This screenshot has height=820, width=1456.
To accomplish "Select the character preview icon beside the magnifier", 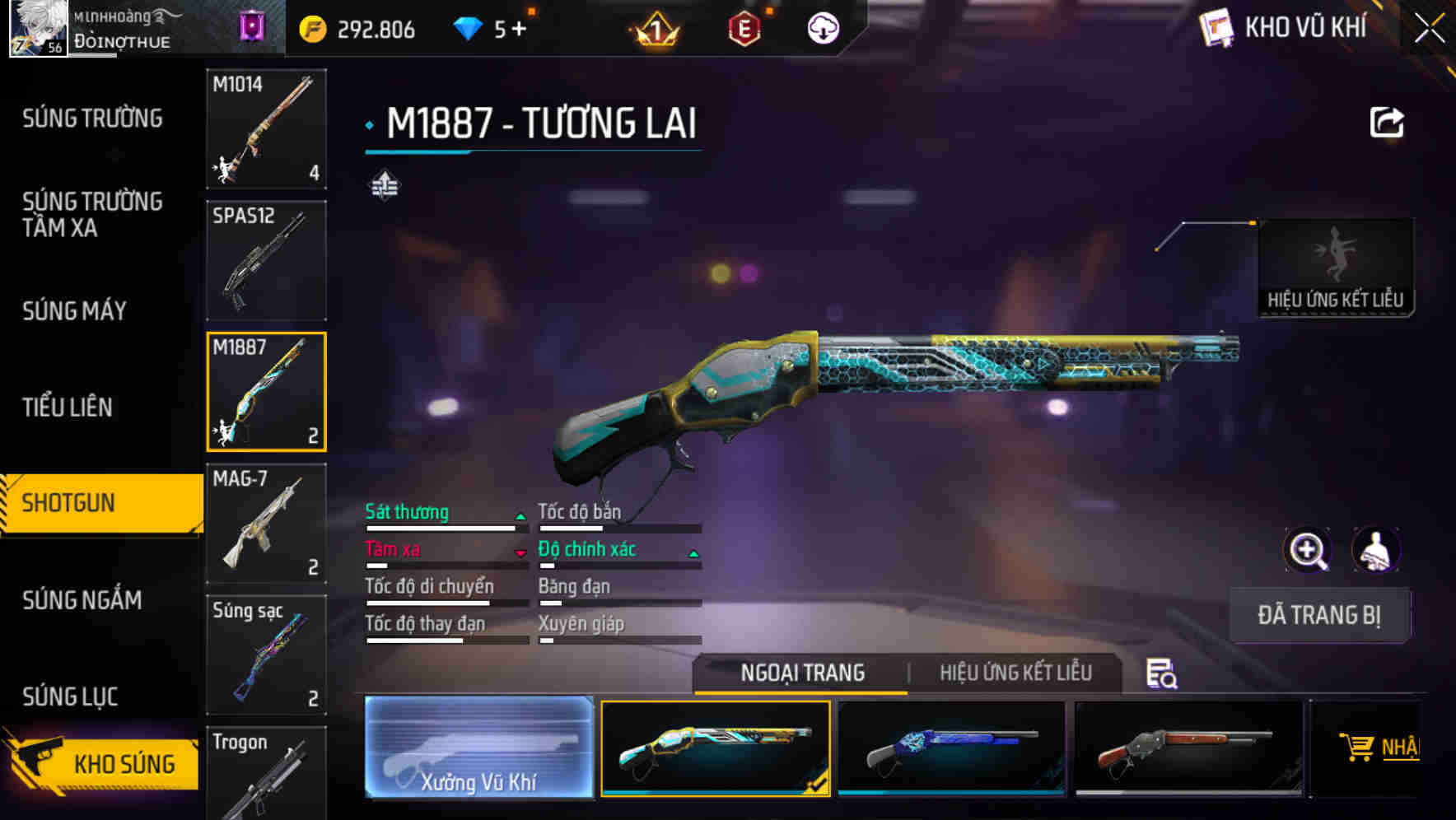I will click(x=1376, y=550).
